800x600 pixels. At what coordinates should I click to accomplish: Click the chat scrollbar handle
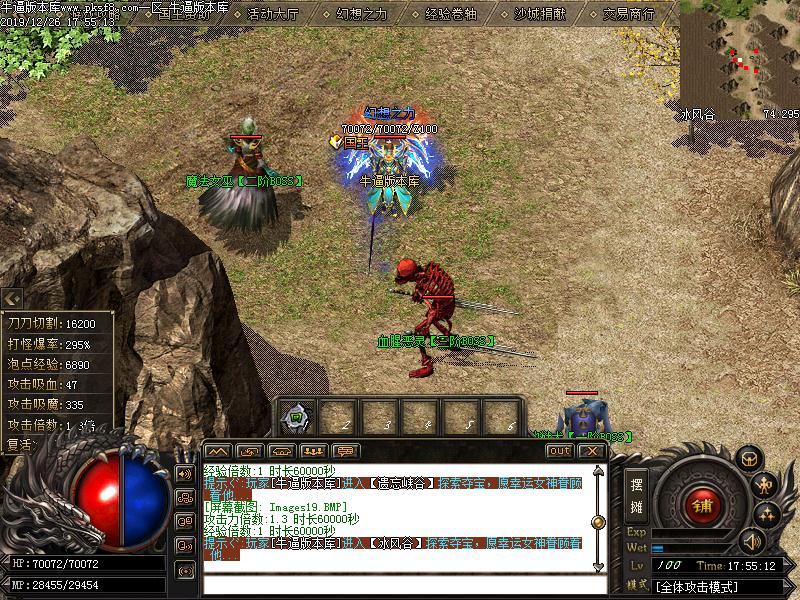coord(598,521)
